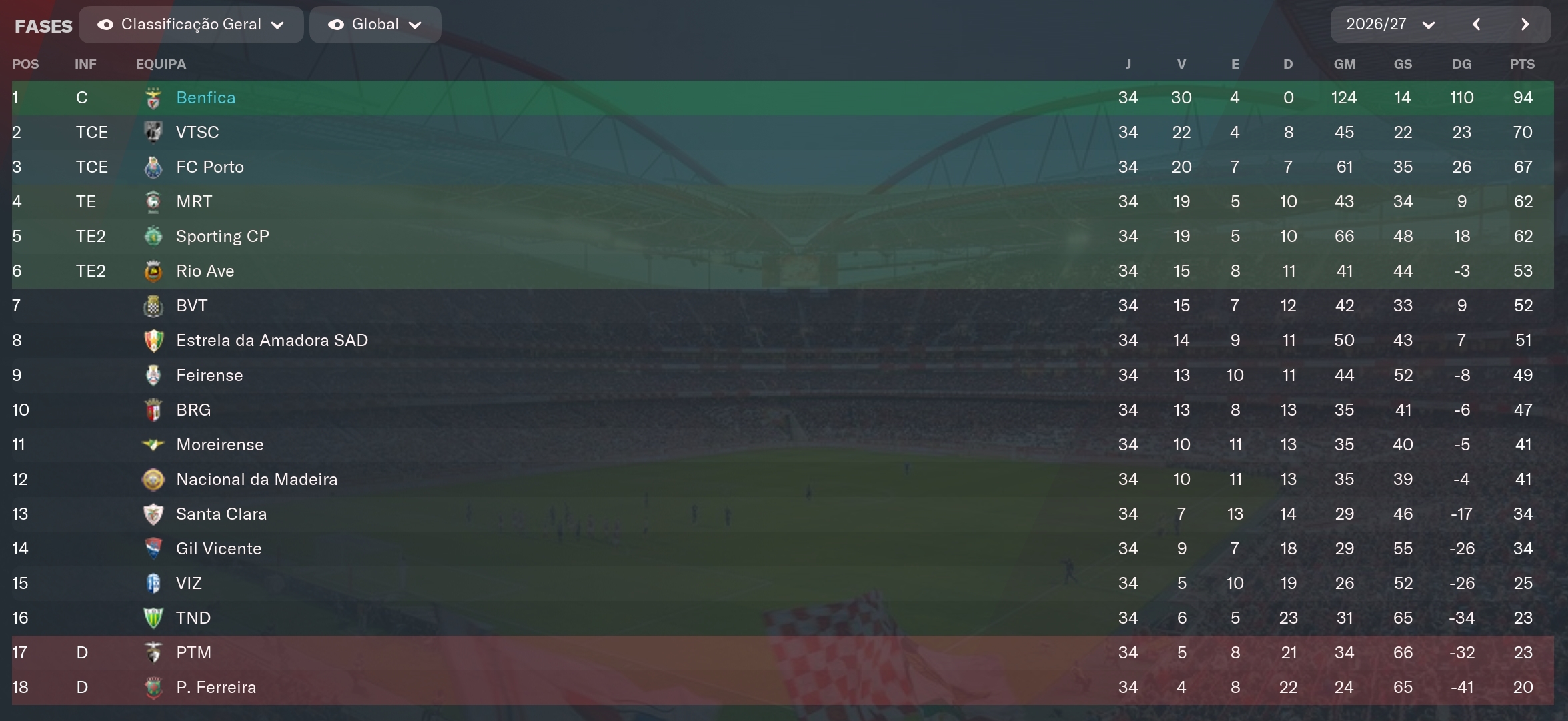Sort table by PTS column header
This screenshot has height=721, width=1568.
click(x=1522, y=64)
